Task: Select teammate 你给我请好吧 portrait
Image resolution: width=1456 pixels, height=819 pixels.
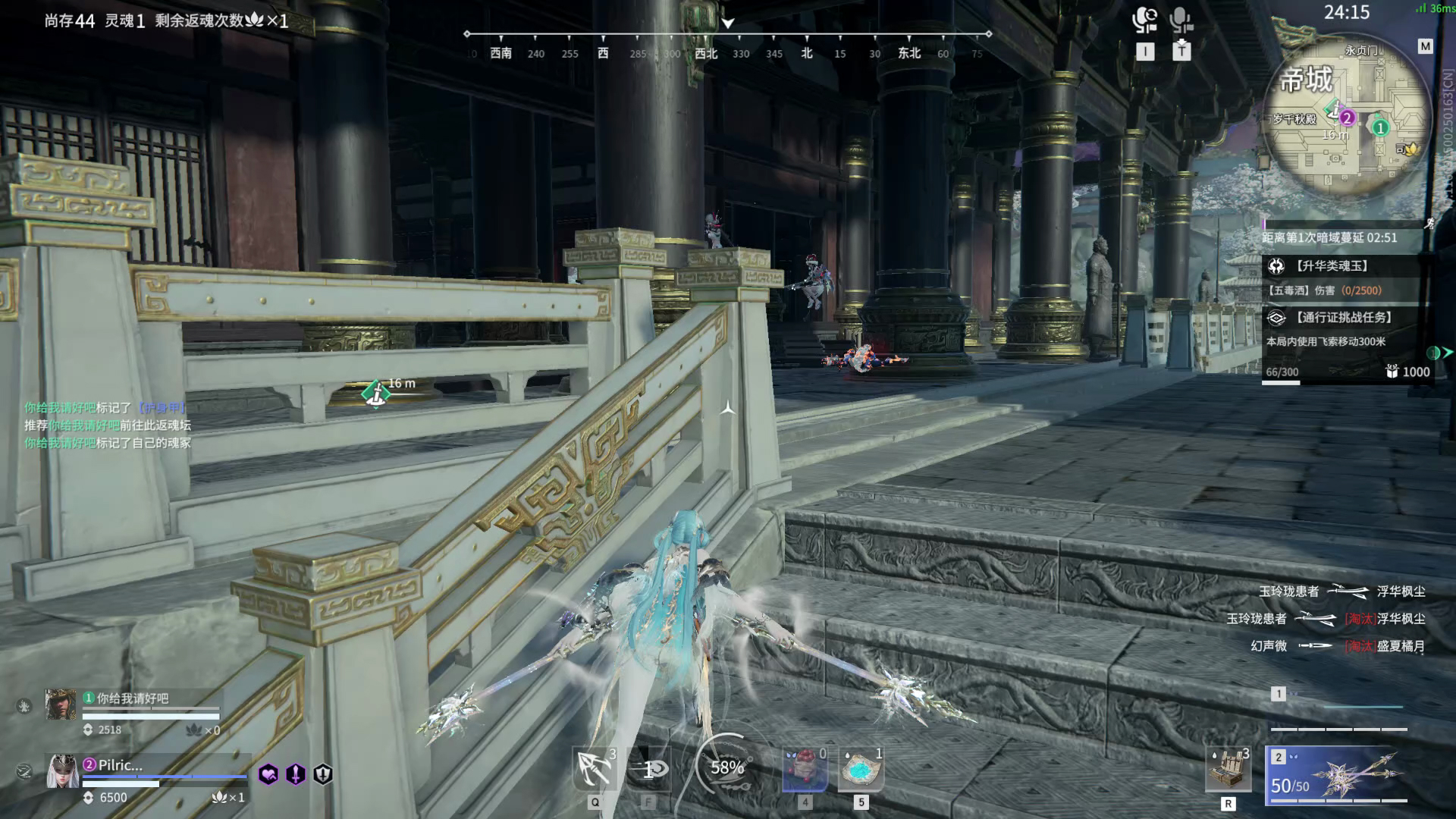Action: tap(61, 704)
